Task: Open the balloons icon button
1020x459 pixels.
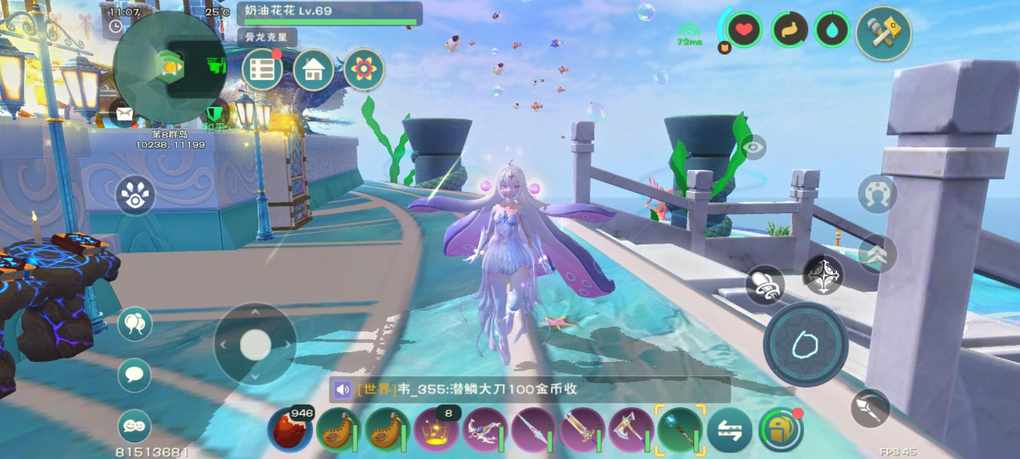Action: (x=135, y=324)
